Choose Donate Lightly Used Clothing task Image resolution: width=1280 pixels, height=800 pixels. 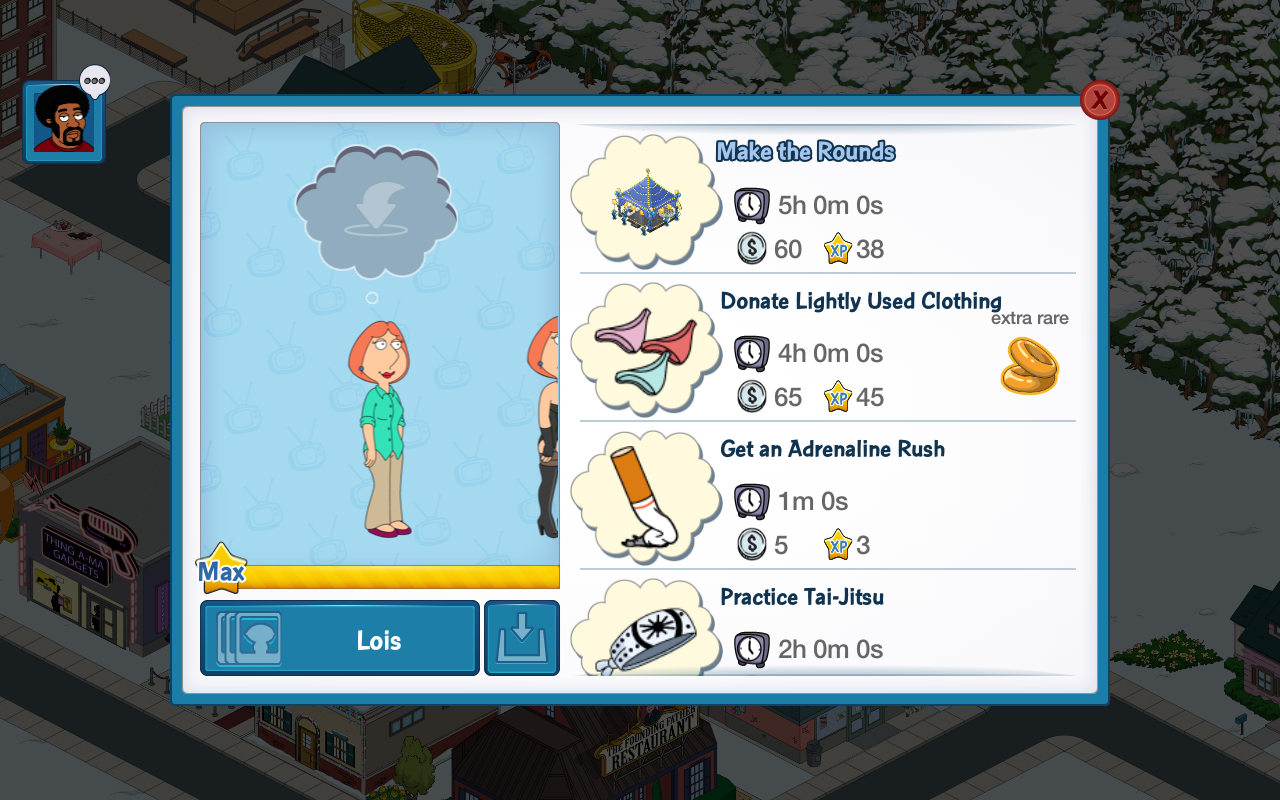[x=826, y=348]
